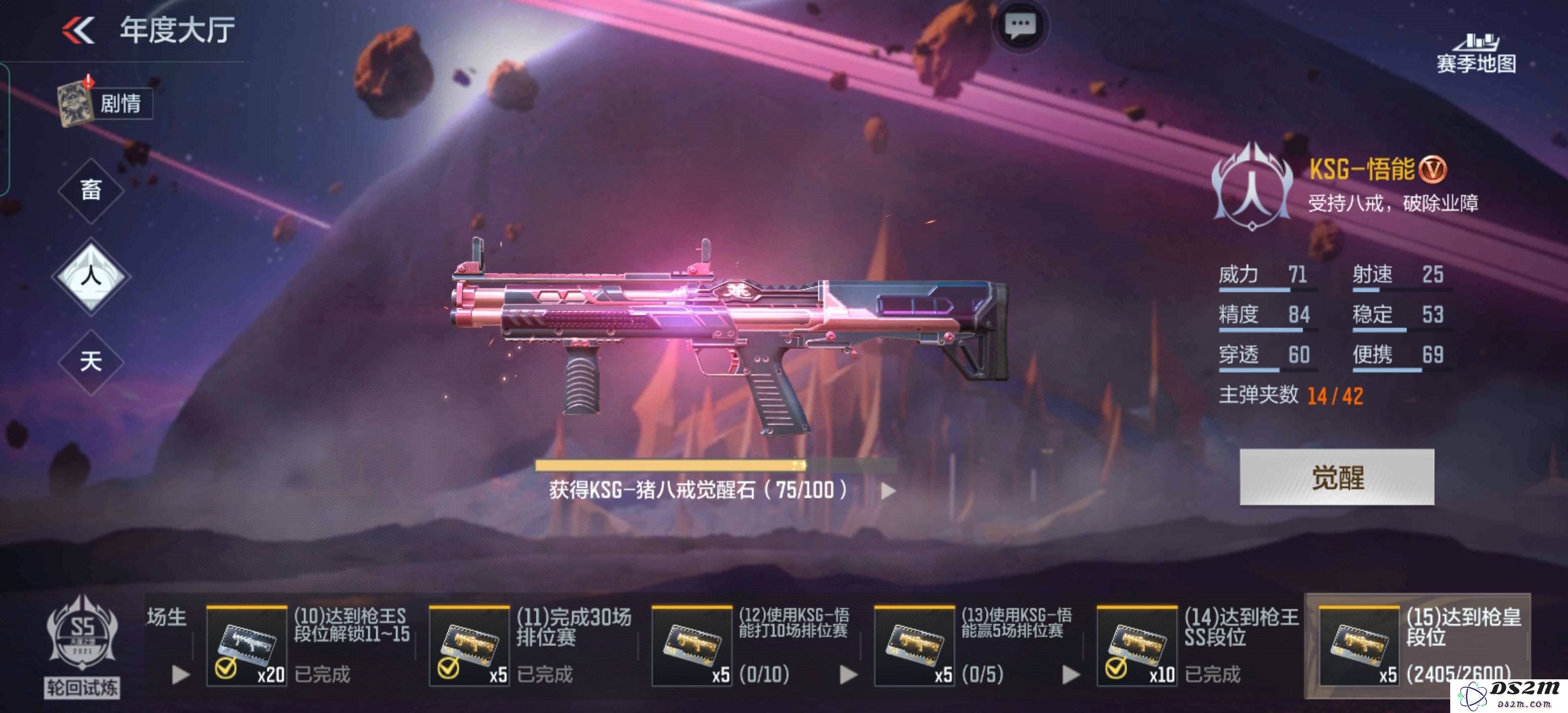Screen dimensions: 1568x713
Task: Select task 14 reward 达到枪王SS段位
Action: (x=1137, y=646)
